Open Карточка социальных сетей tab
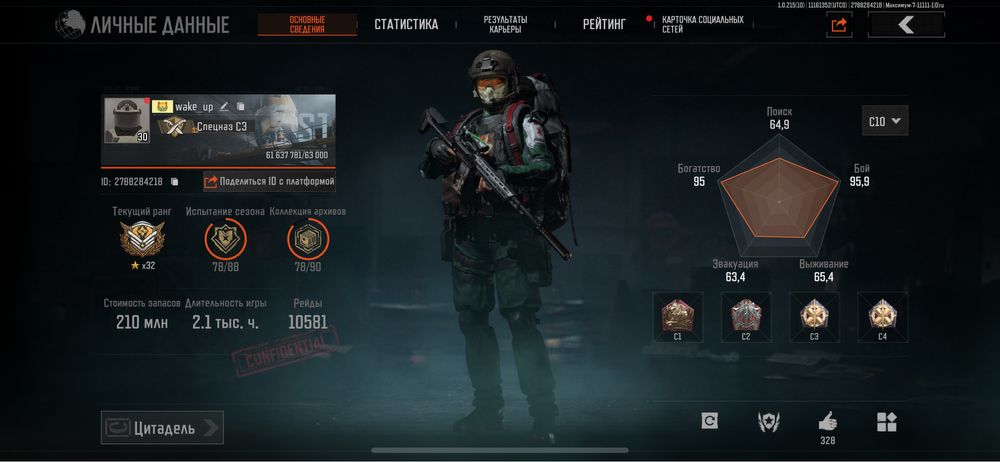 tap(701, 25)
